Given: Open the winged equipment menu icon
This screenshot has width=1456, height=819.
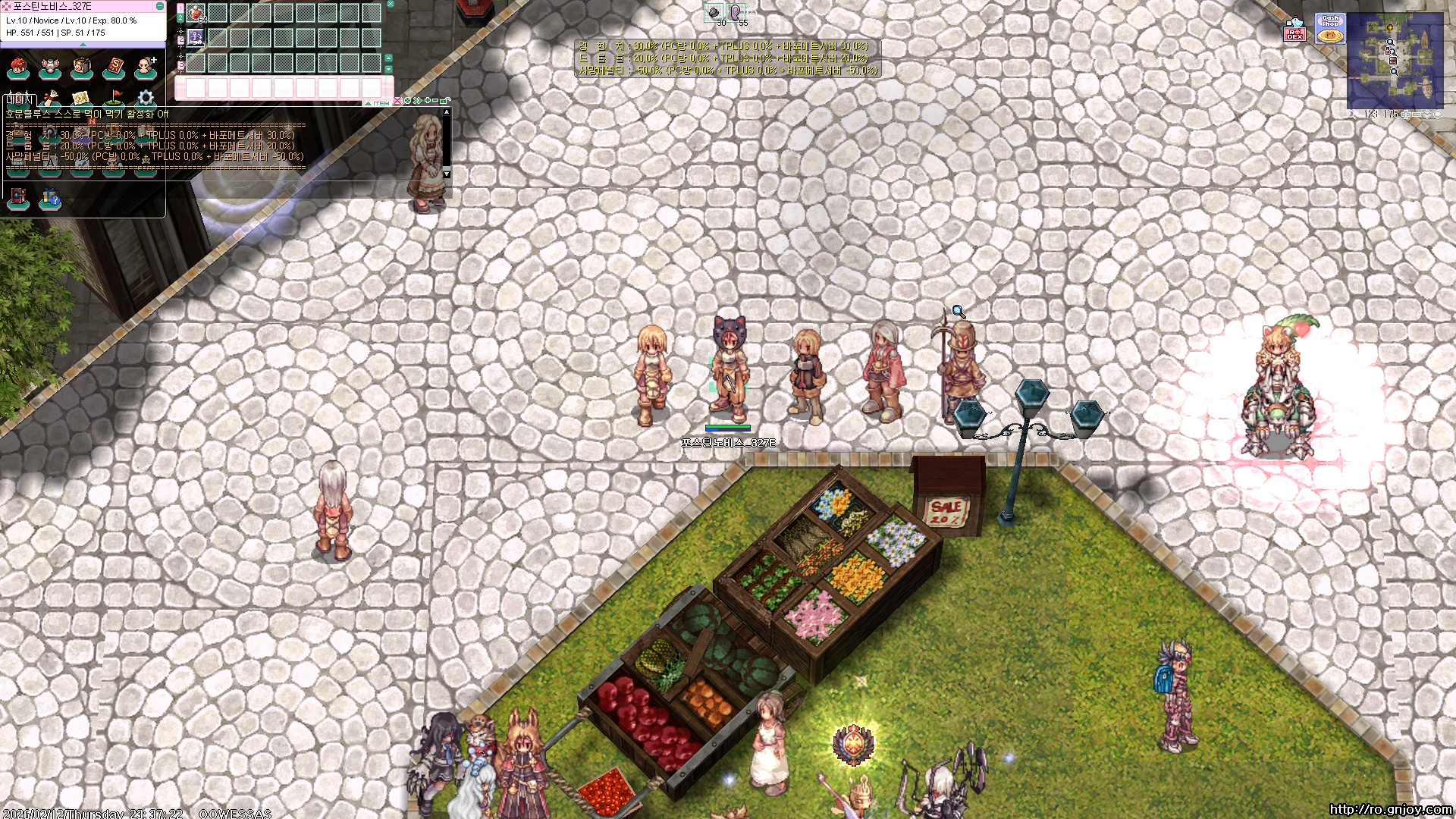Looking at the screenshot, I should pos(49,68).
